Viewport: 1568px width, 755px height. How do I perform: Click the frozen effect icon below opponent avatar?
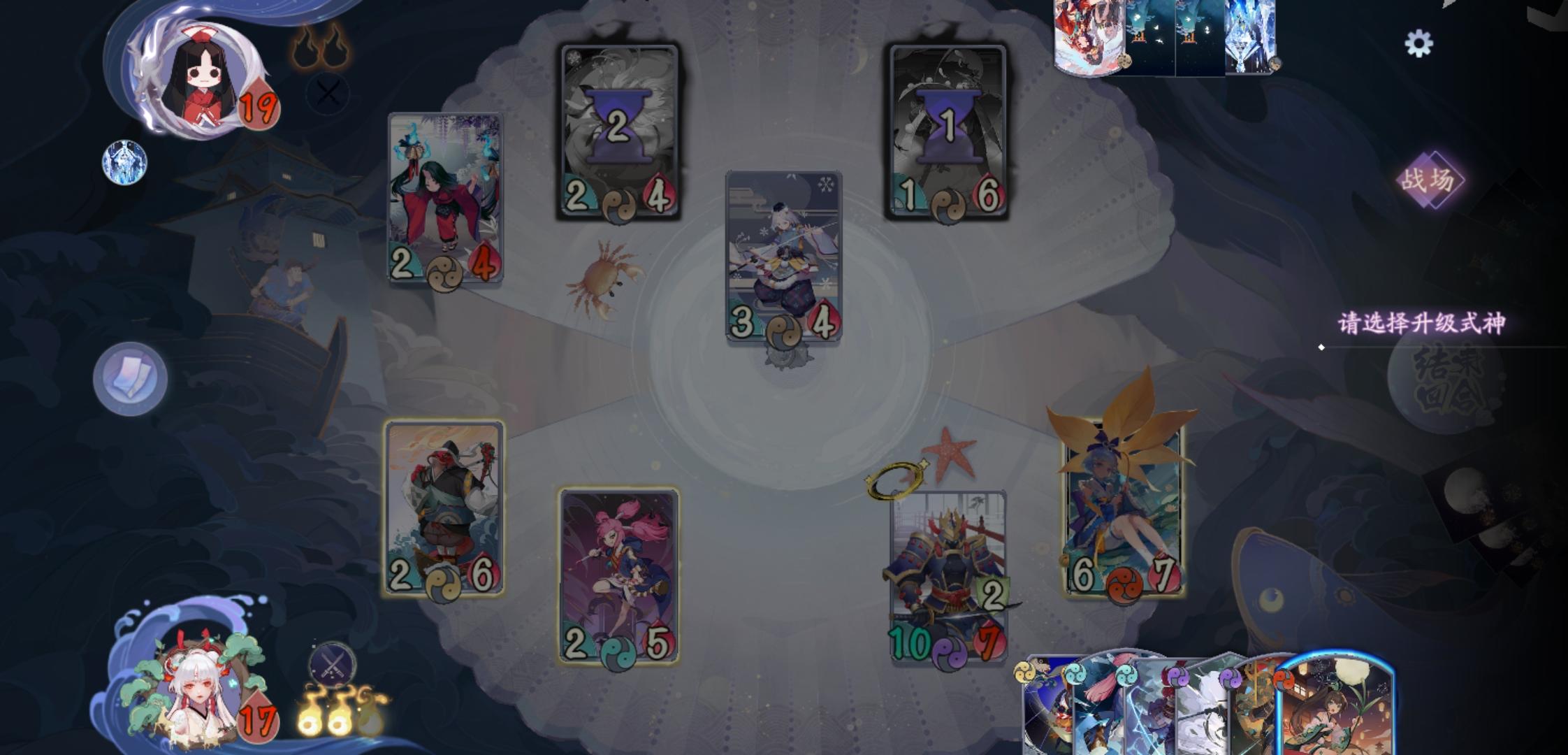pos(123,162)
